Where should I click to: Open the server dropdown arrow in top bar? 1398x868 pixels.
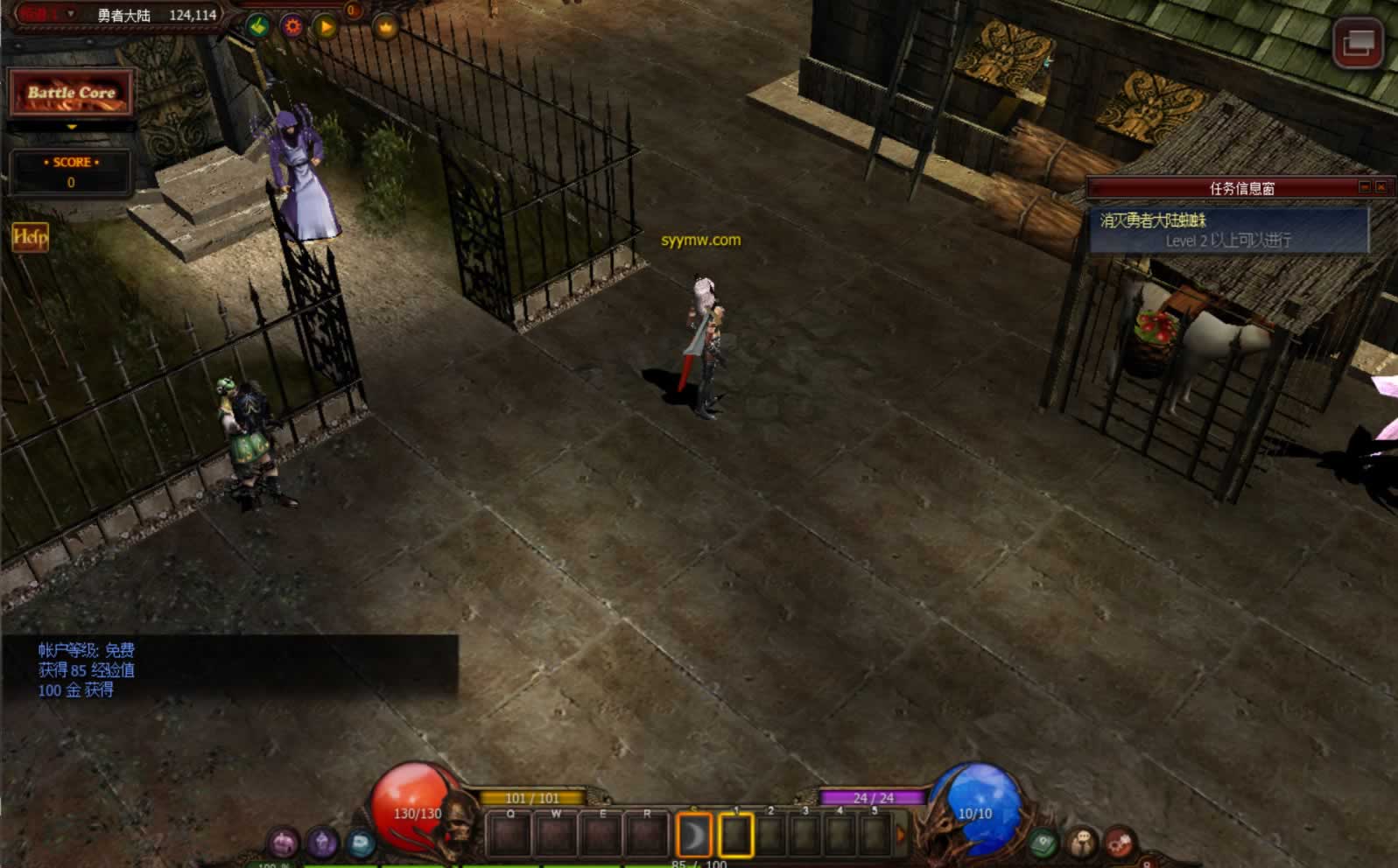71,14
